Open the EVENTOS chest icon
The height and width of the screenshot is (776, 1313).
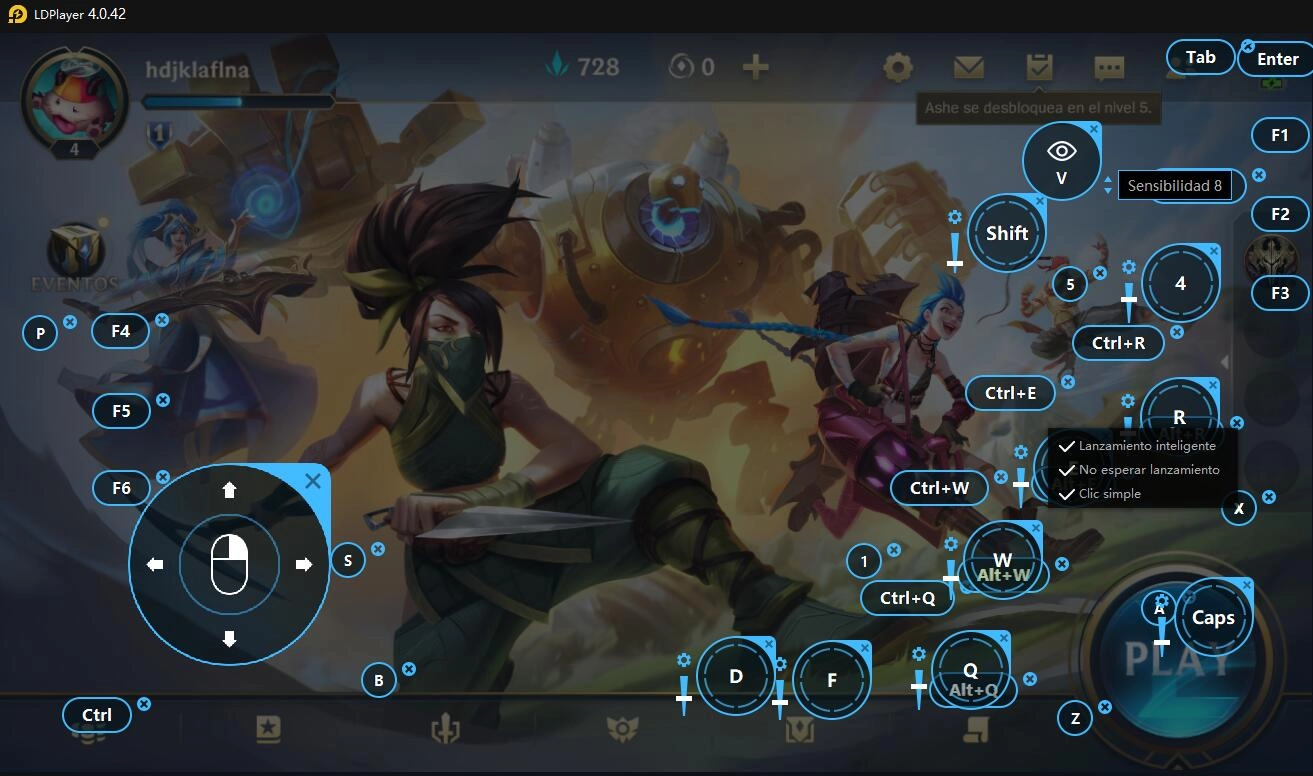[x=72, y=247]
